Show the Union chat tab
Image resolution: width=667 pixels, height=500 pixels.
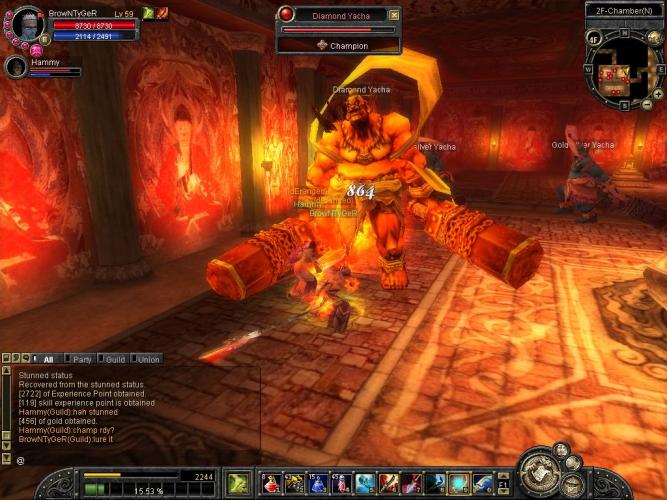(148, 359)
